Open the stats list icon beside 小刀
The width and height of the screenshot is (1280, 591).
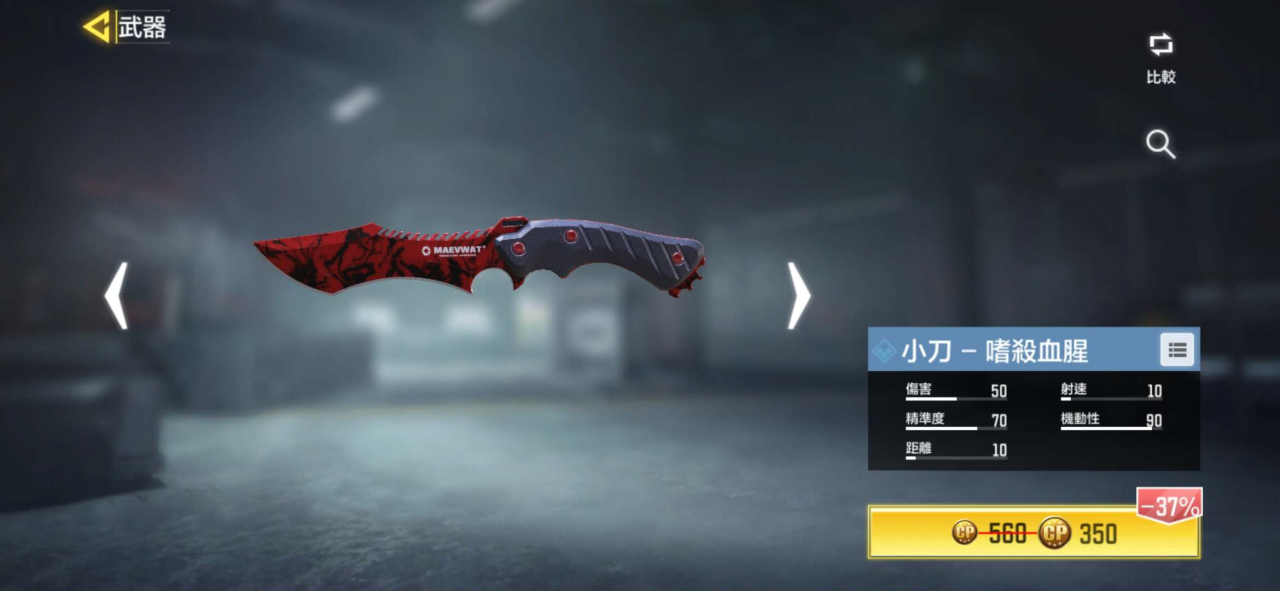[1177, 349]
